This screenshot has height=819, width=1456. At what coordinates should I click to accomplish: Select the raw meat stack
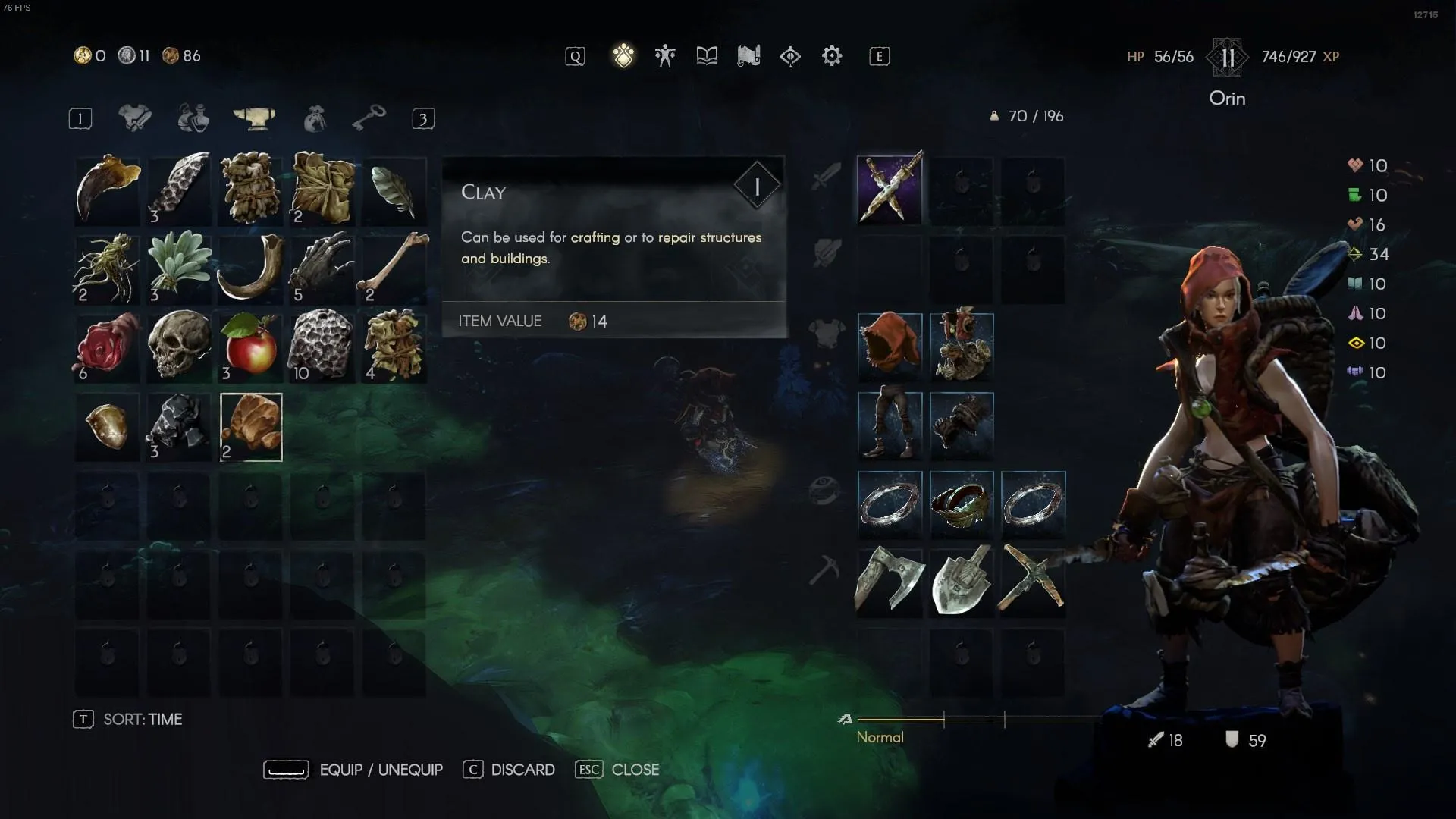(x=108, y=348)
